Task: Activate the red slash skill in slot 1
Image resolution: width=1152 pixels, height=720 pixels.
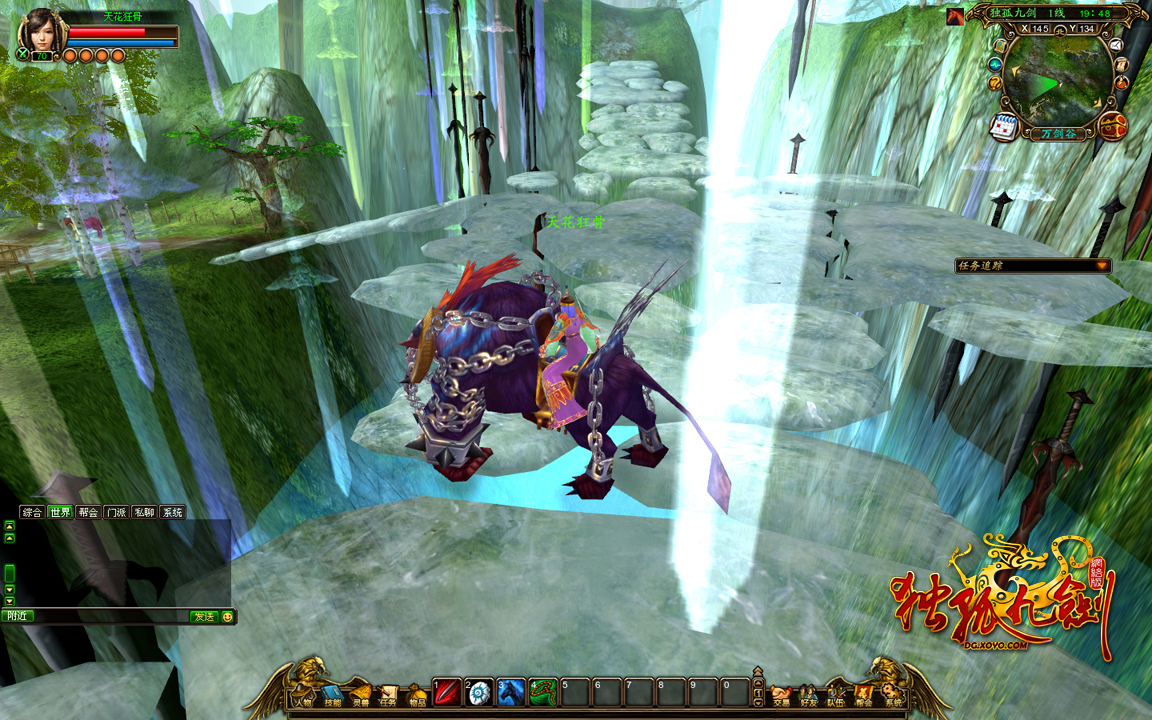Action: pyautogui.click(x=447, y=692)
